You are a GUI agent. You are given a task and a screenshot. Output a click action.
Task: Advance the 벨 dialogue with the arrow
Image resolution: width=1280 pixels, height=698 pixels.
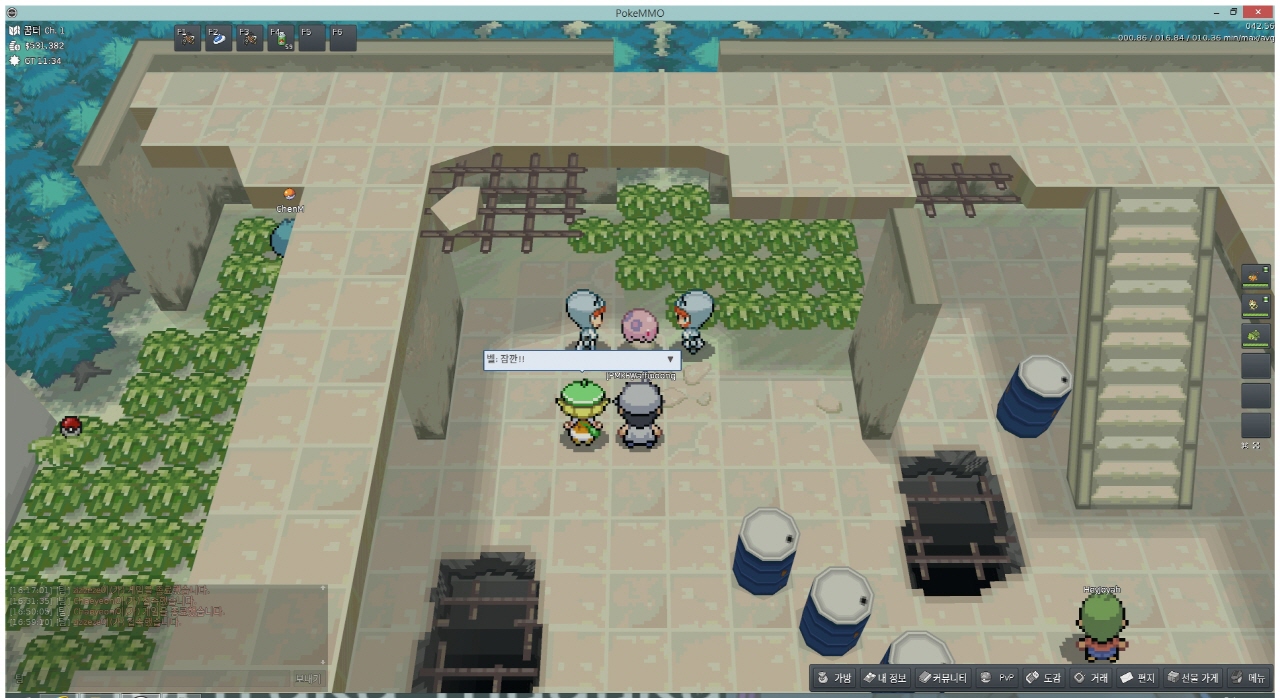670,359
